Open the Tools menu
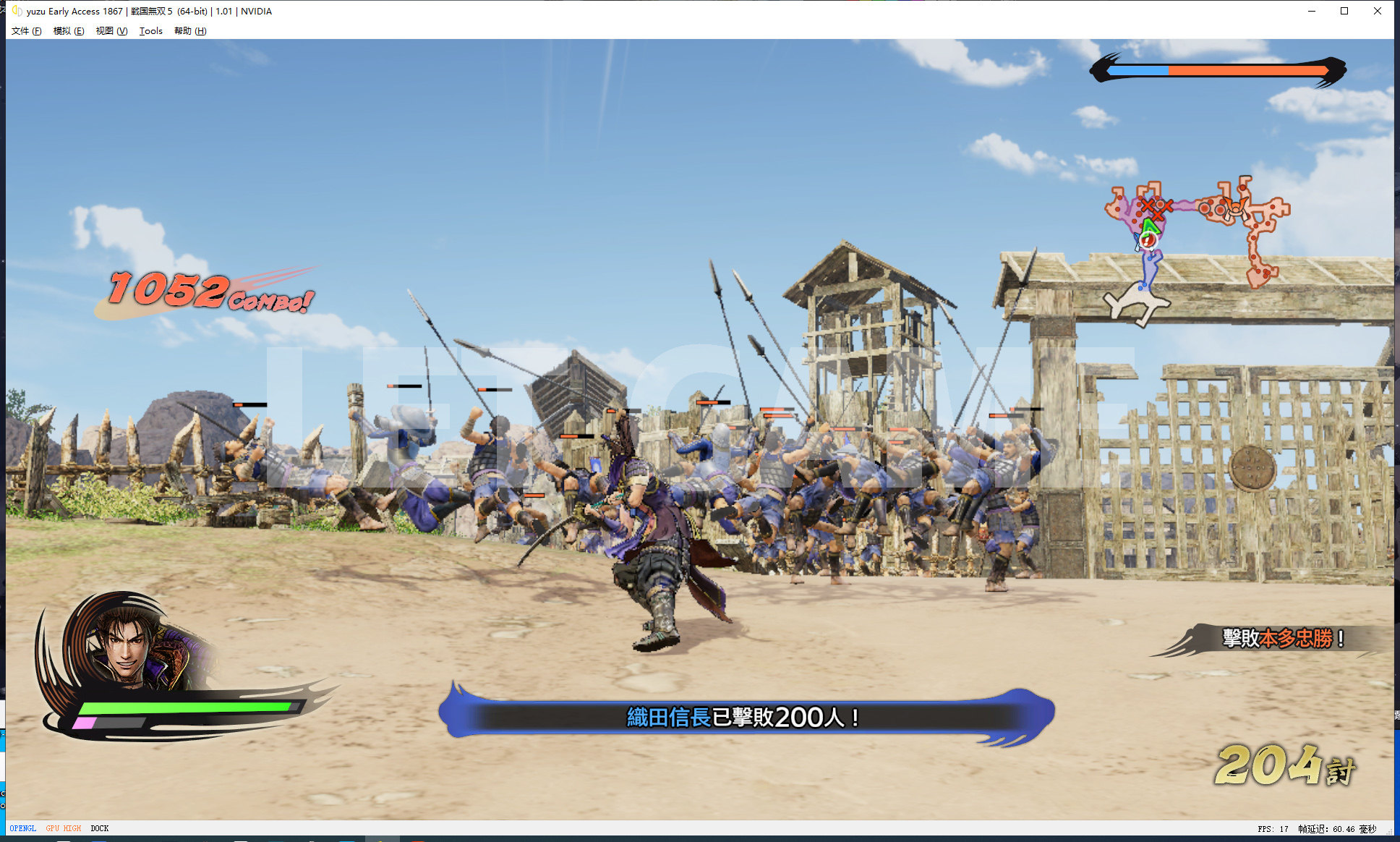The width and height of the screenshot is (1400, 842). pyautogui.click(x=150, y=31)
